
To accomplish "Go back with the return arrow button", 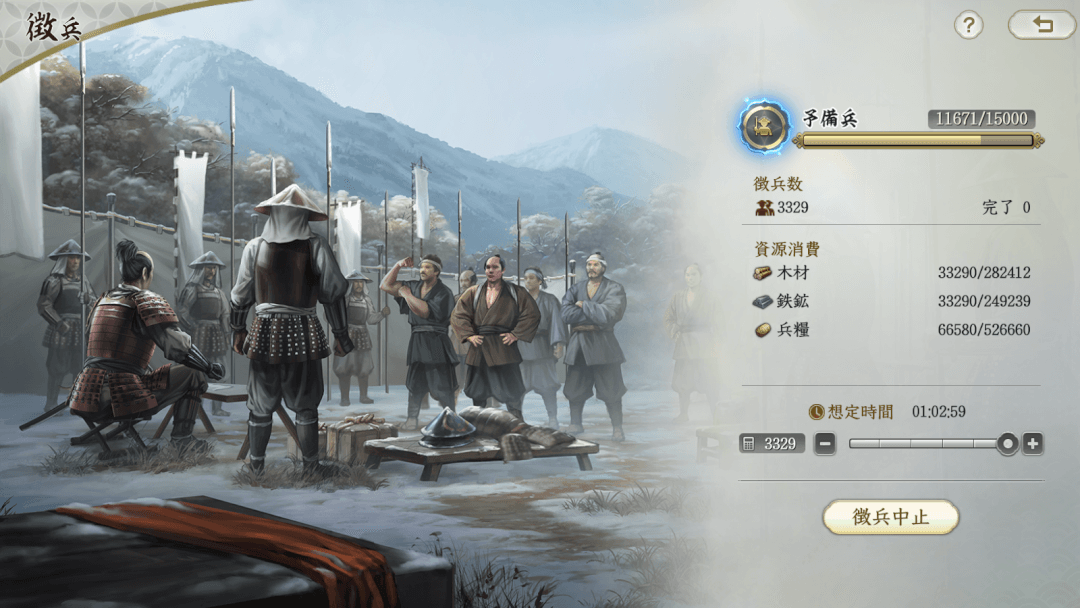I will pyautogui.click(x=1042, y=25).
